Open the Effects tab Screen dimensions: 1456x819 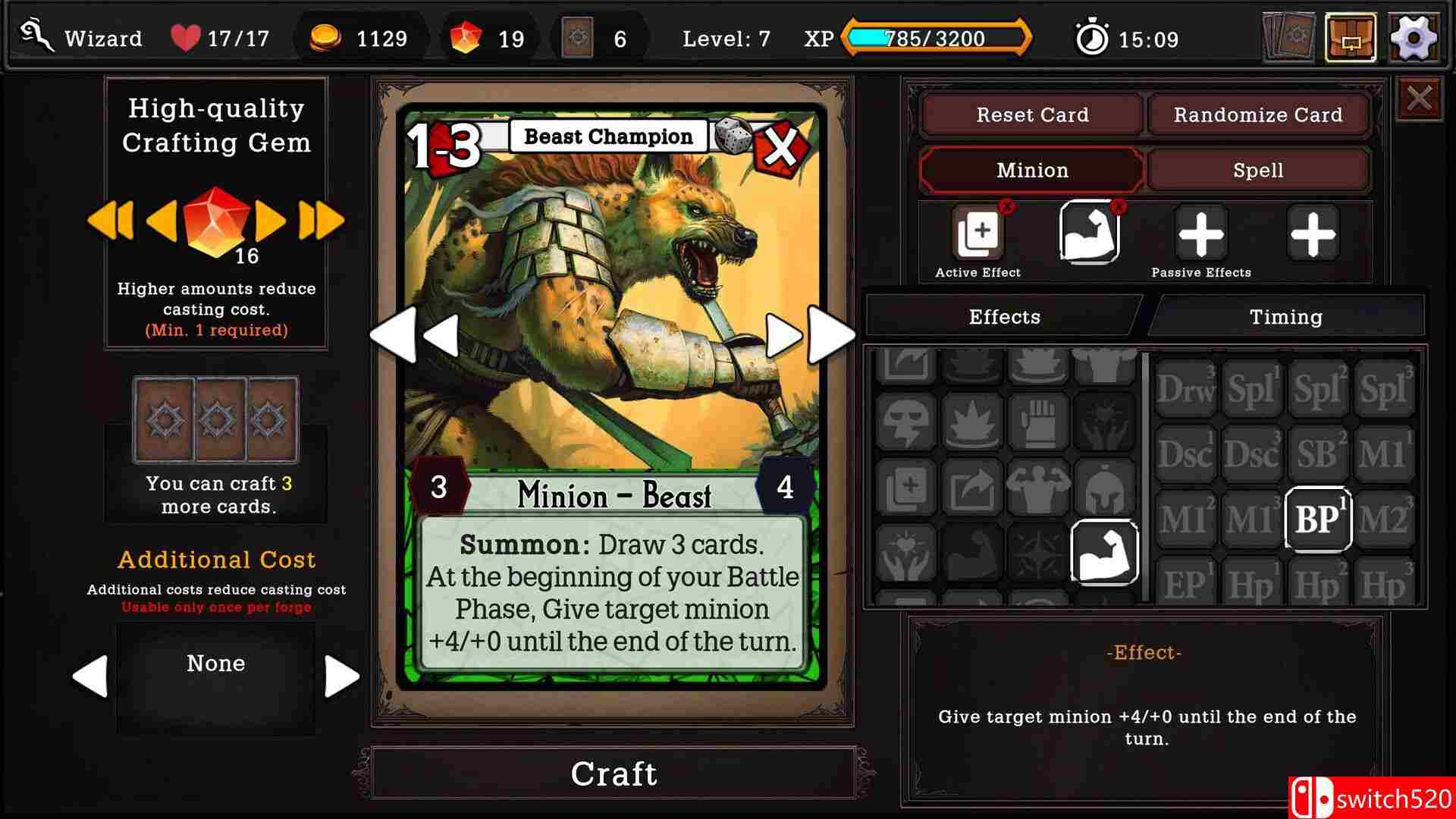[x=1005, y=316]
